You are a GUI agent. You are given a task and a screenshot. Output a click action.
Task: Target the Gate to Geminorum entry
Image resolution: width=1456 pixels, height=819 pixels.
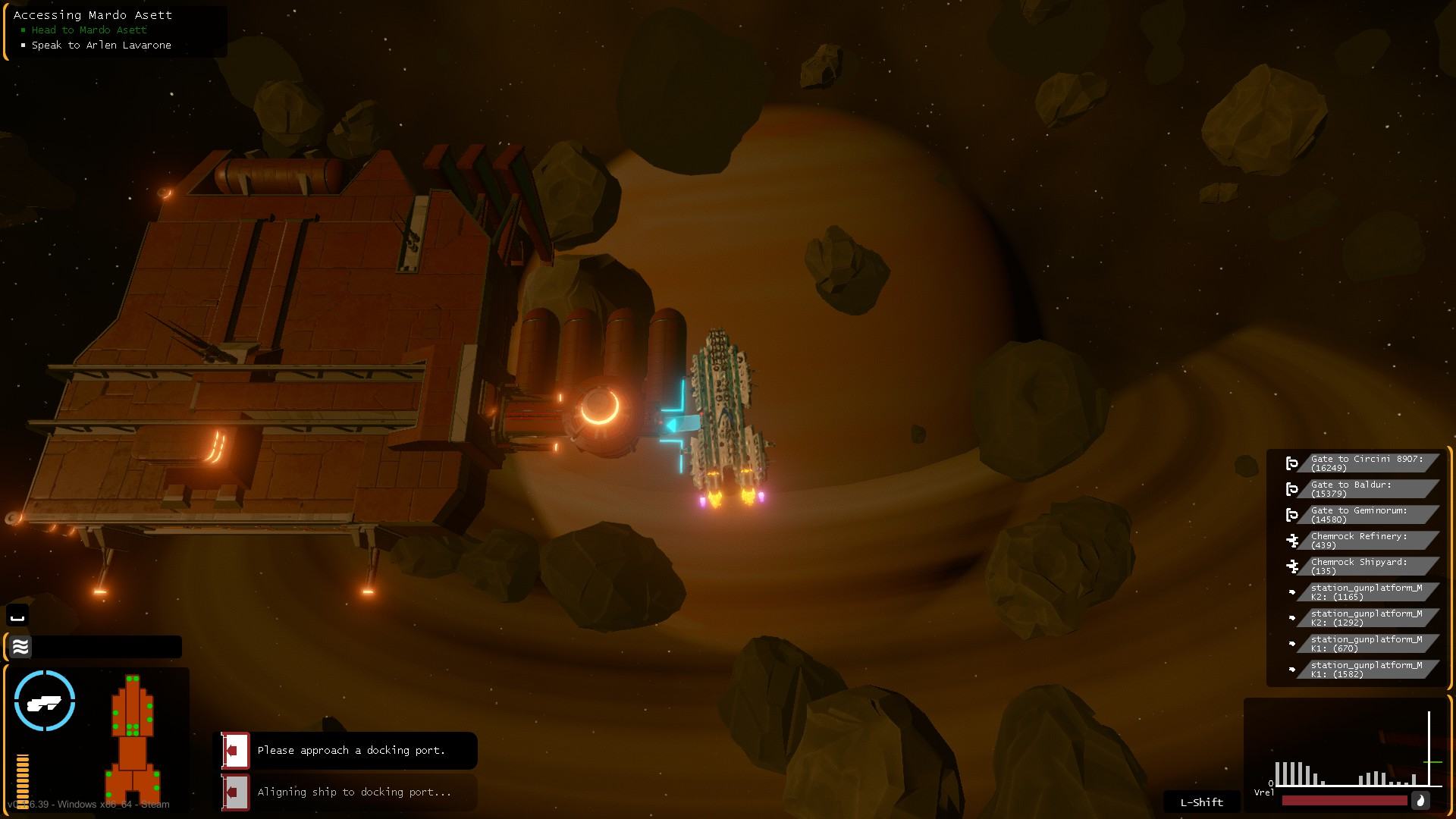coord(1367,515)
